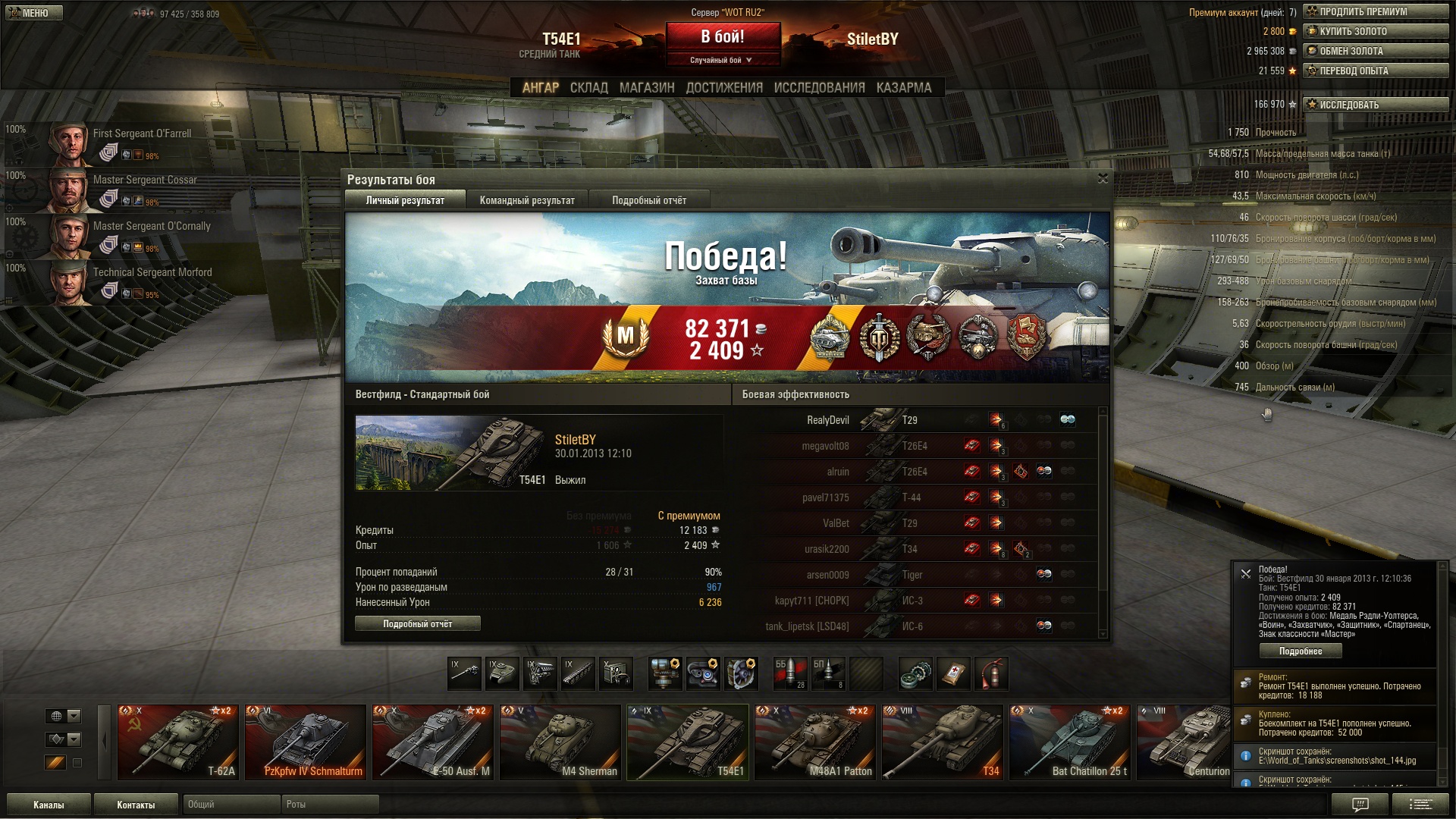This screenshot has height=819, width=1456.
Task: Open ОБМЕН ЗОЛОТА exchange
Action: pos(1376,51)
